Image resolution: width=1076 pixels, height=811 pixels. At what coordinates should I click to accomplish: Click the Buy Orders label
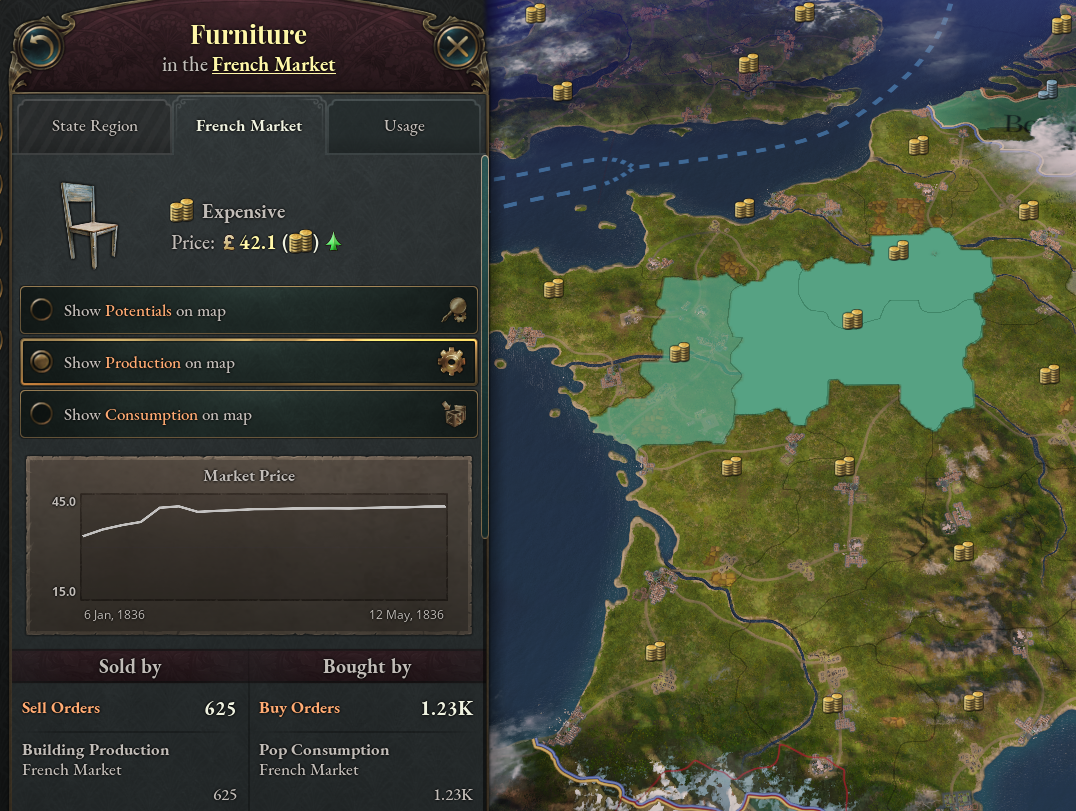[x=299, y=708]
